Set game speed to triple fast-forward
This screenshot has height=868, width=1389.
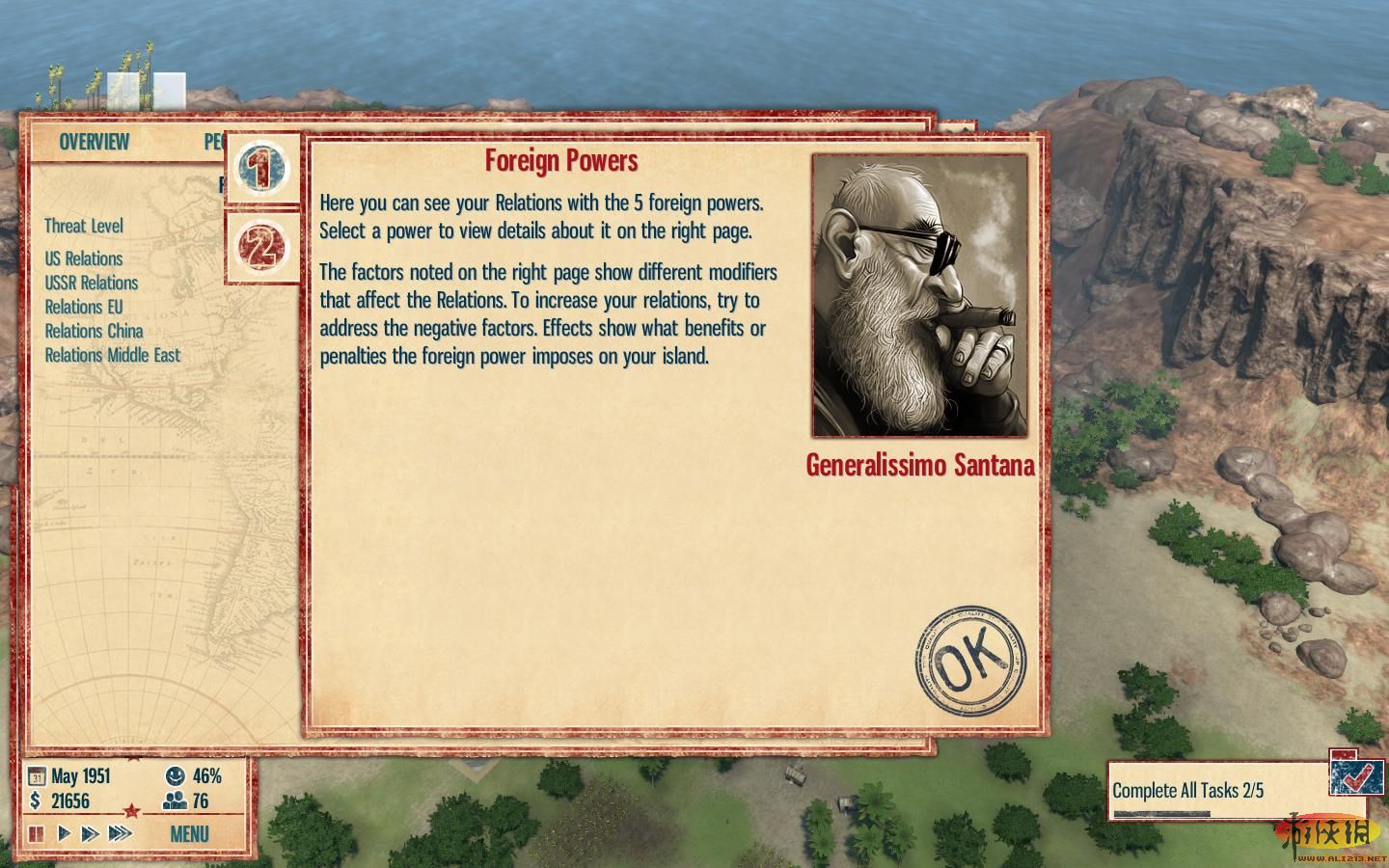click(120, 833)
